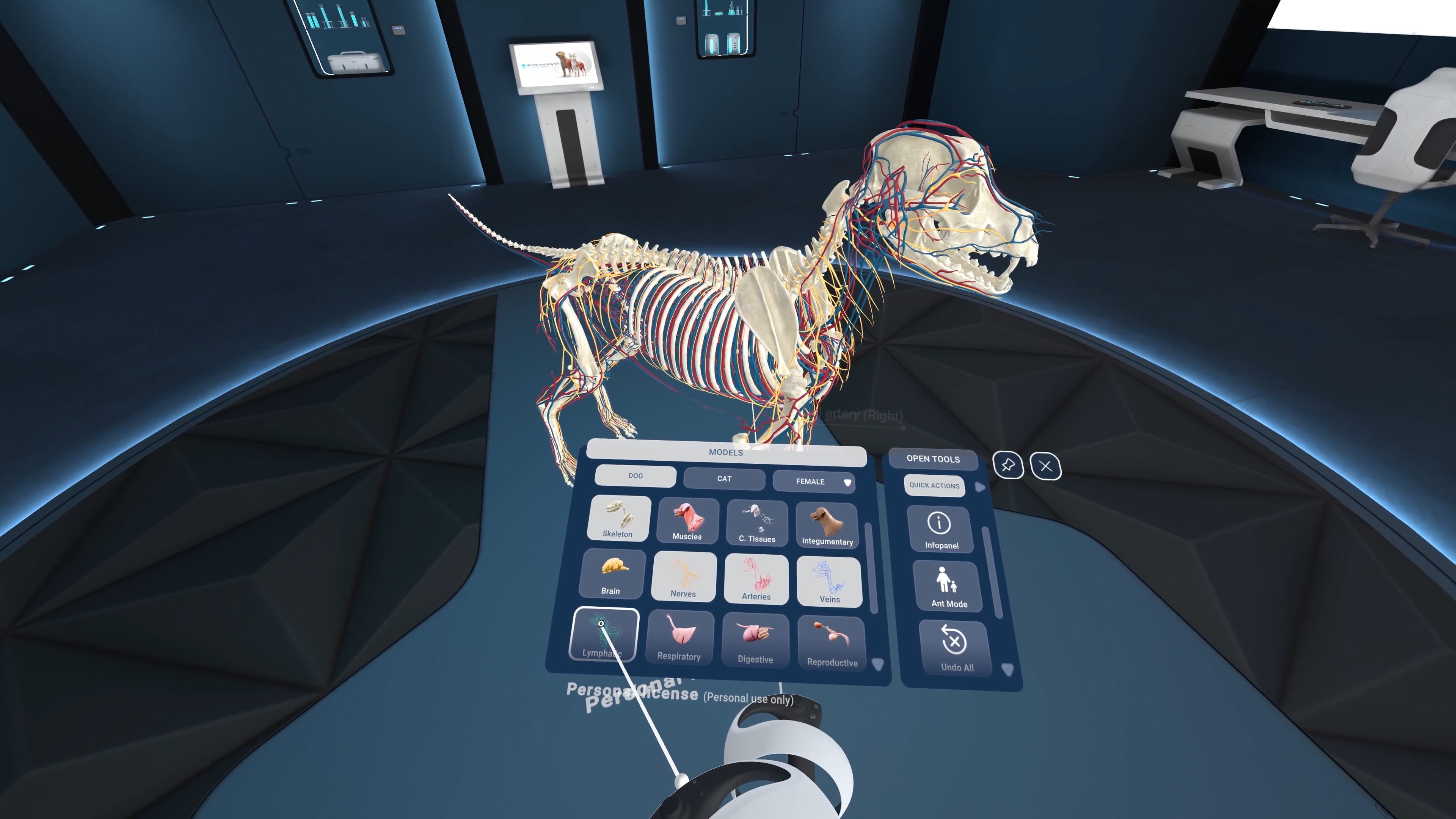This screenshot has width=1456, height=819.
Task: Select the DOG tab
Action: pyautogui.click(x=635, y=476)
